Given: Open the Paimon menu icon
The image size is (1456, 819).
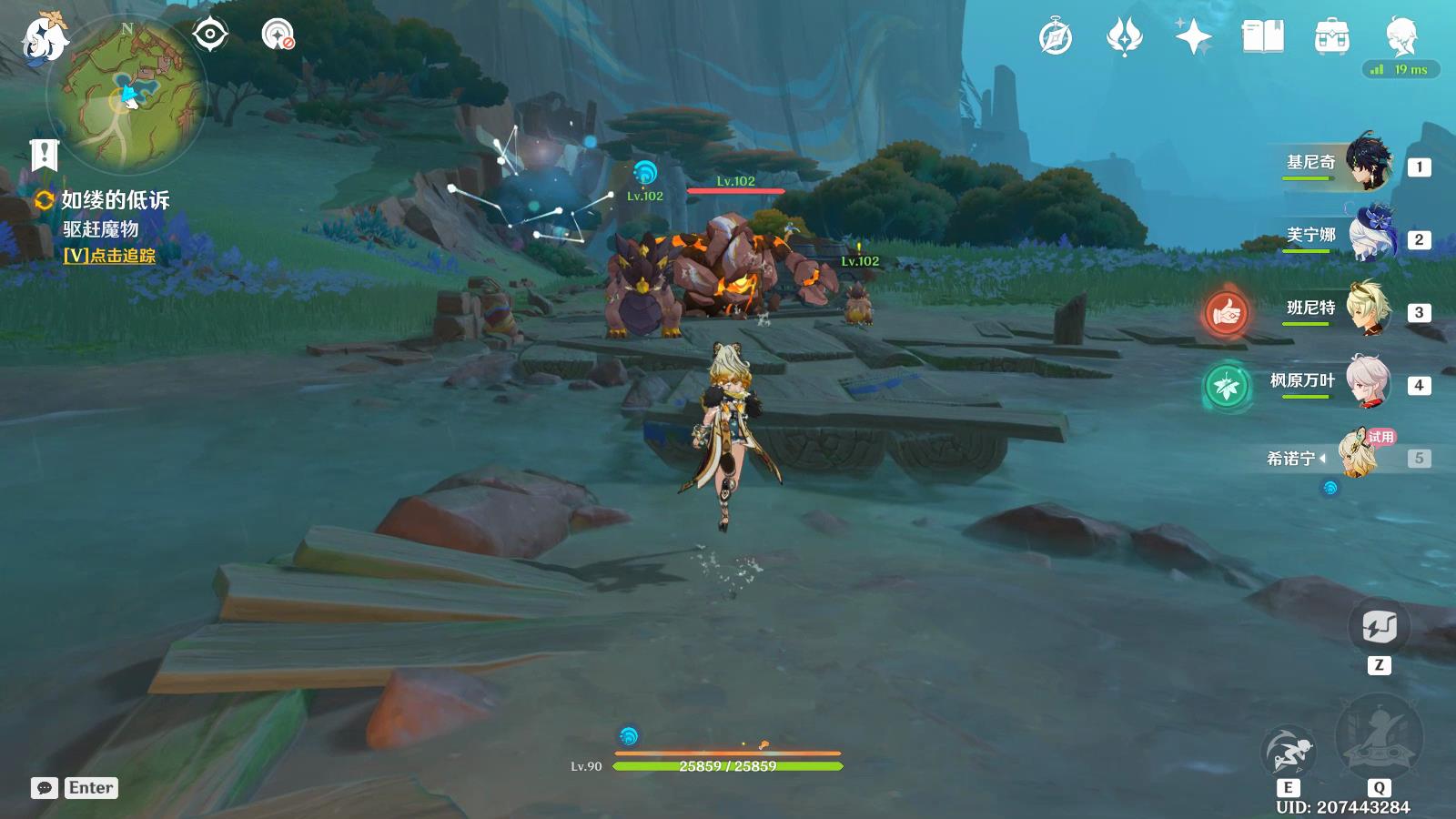Looking at the screenshot, I should pos(44,38).
